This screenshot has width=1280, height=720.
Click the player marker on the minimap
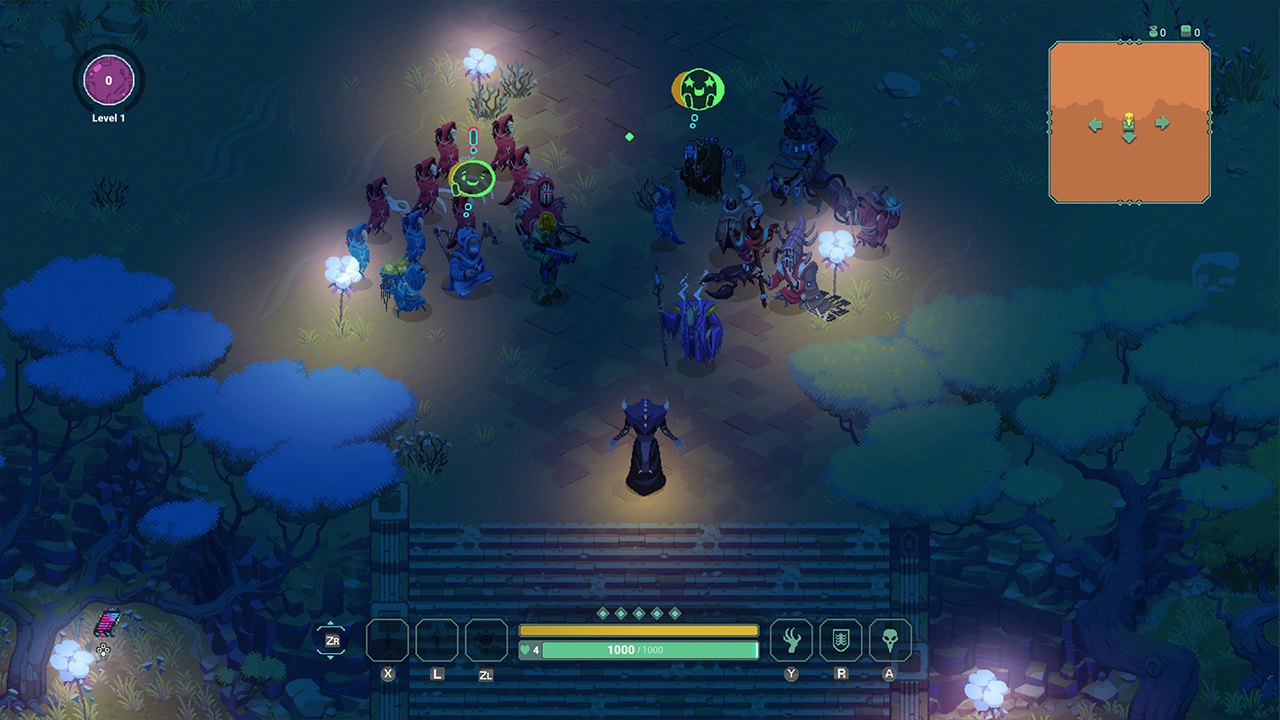coord(1128,120)
